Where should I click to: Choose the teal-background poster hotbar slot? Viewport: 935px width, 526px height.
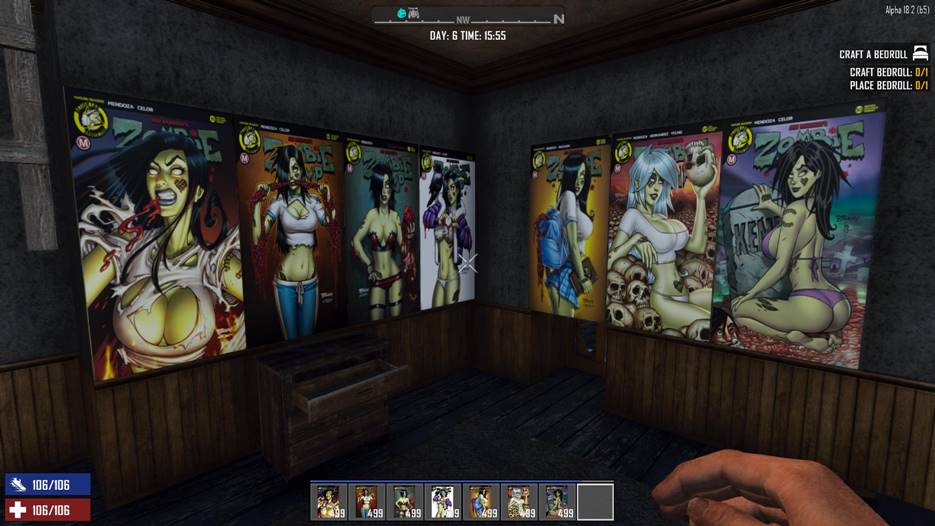tap(405, 502)
